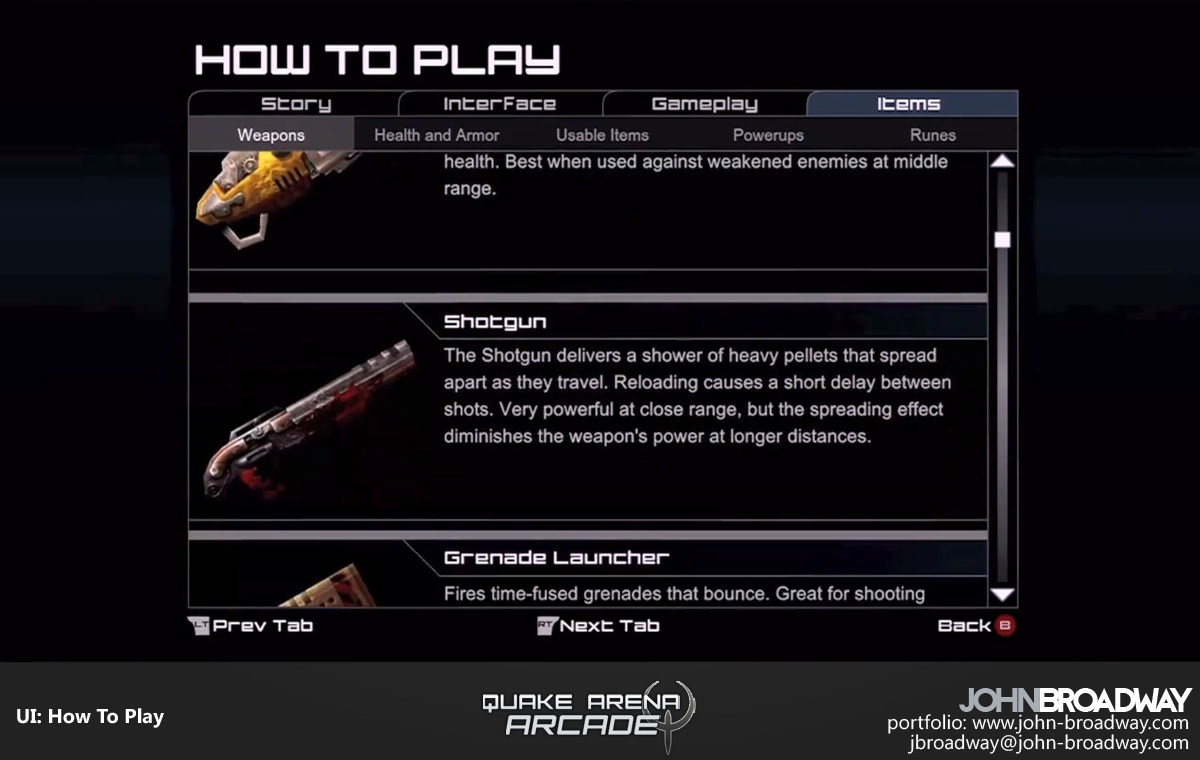
Task: Switch to the Usable Items sub-tab
Action: [x=602, y=135]
